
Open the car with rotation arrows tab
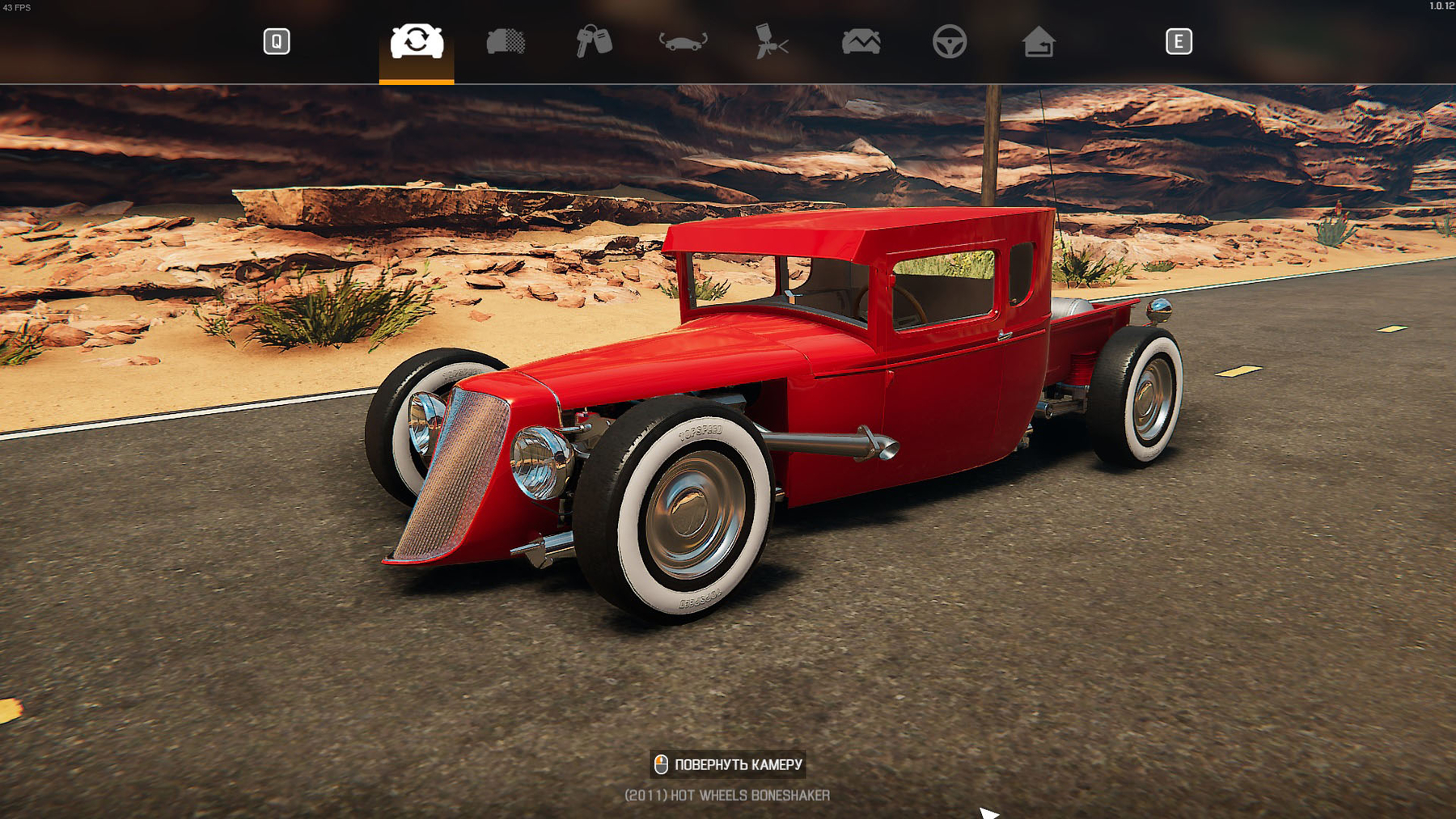click(x=683, y=41)
